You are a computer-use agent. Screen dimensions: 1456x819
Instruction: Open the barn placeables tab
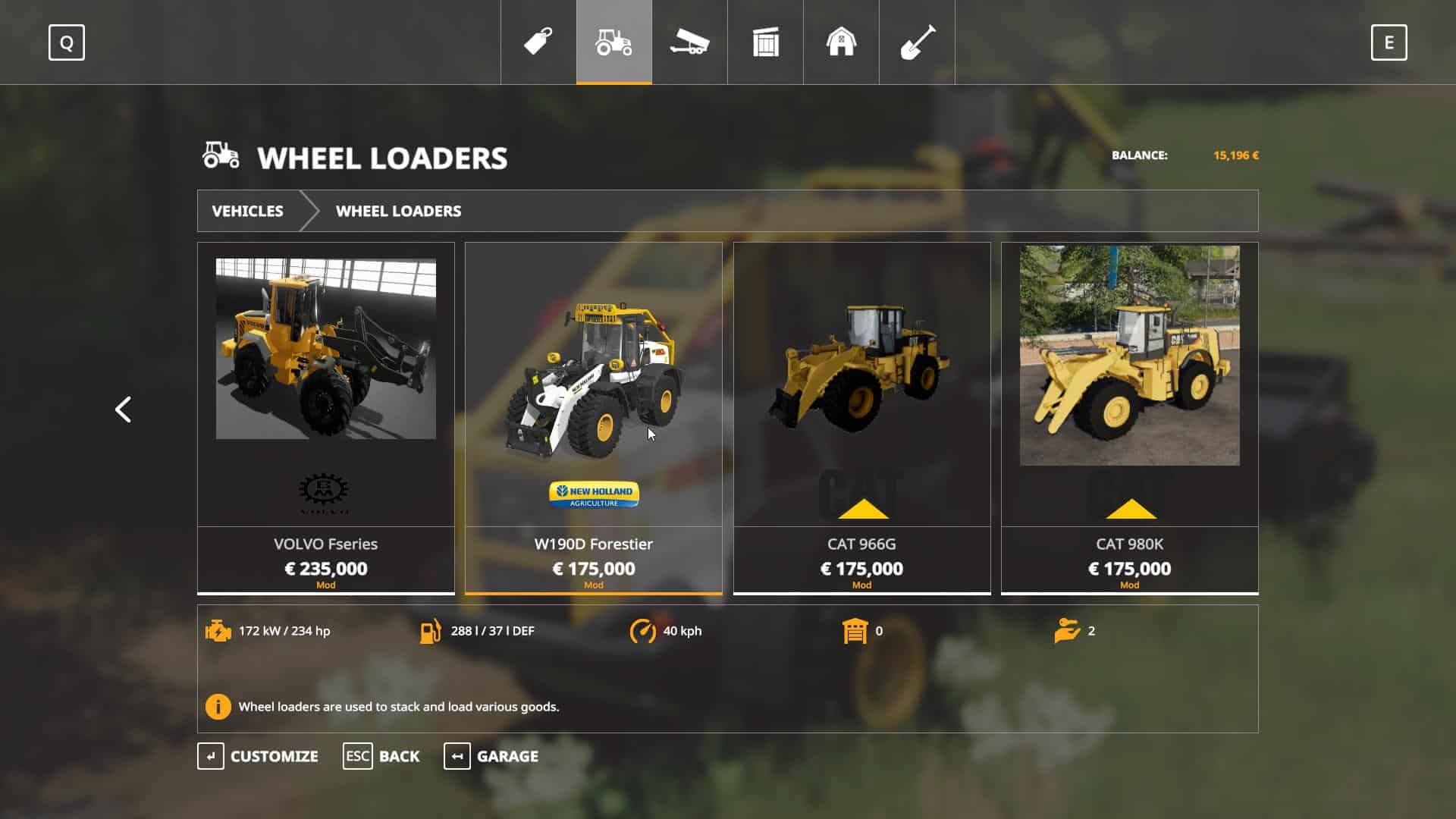coord(841,42)
